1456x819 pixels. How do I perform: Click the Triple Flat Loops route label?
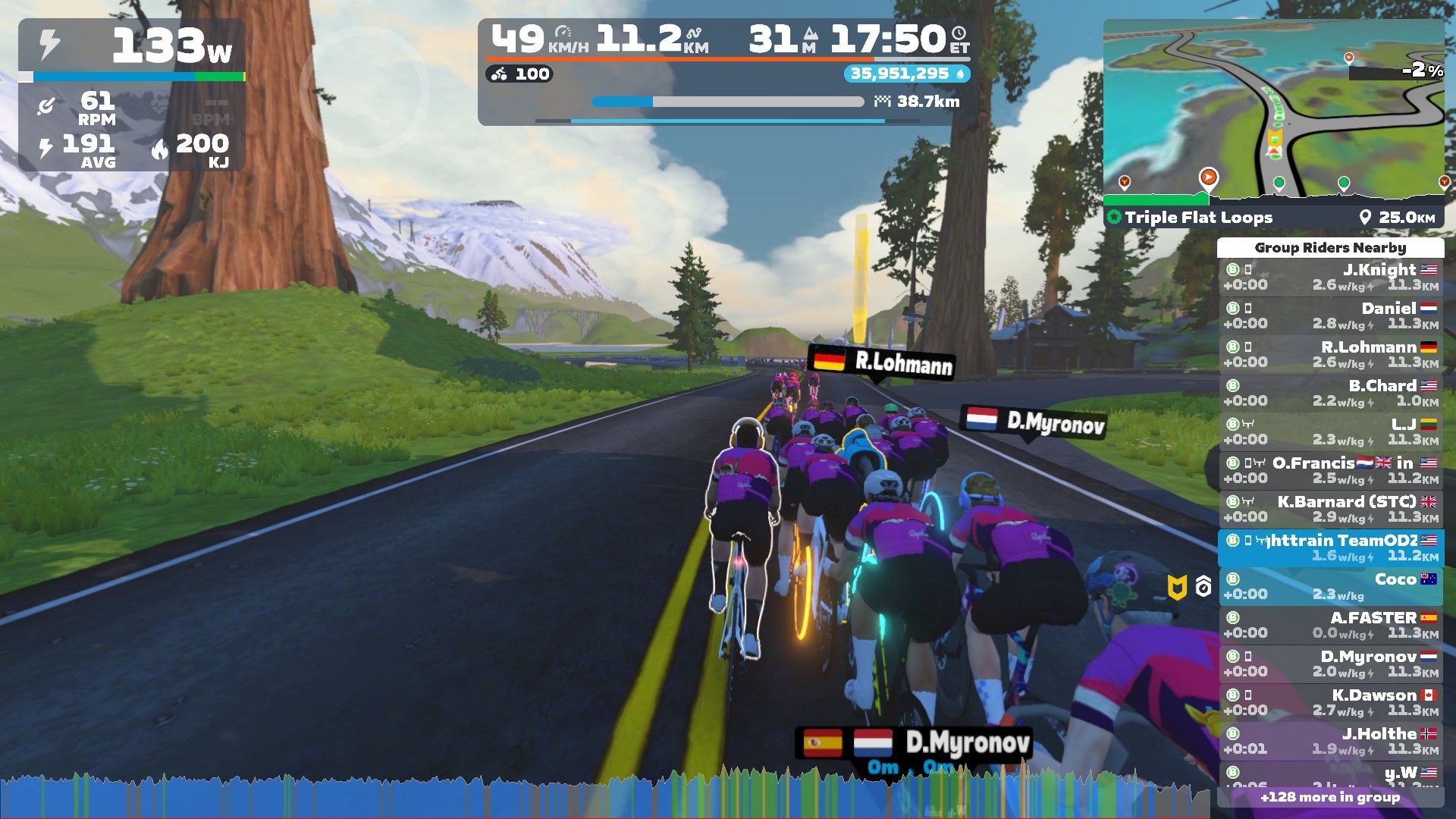pyautogui.click(x=1198, y=218)
